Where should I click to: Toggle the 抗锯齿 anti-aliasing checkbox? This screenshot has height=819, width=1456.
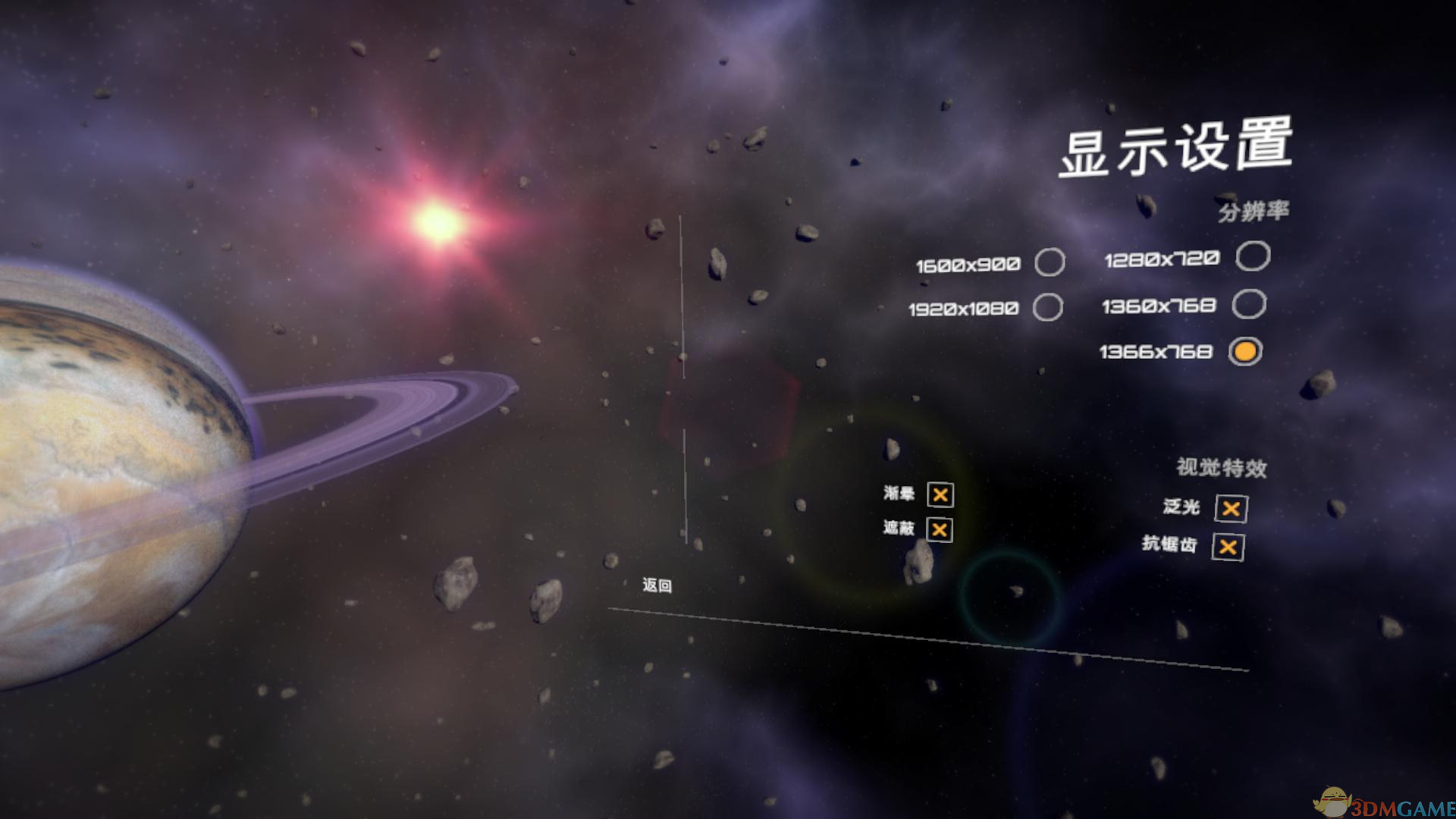click(1228, 548)
